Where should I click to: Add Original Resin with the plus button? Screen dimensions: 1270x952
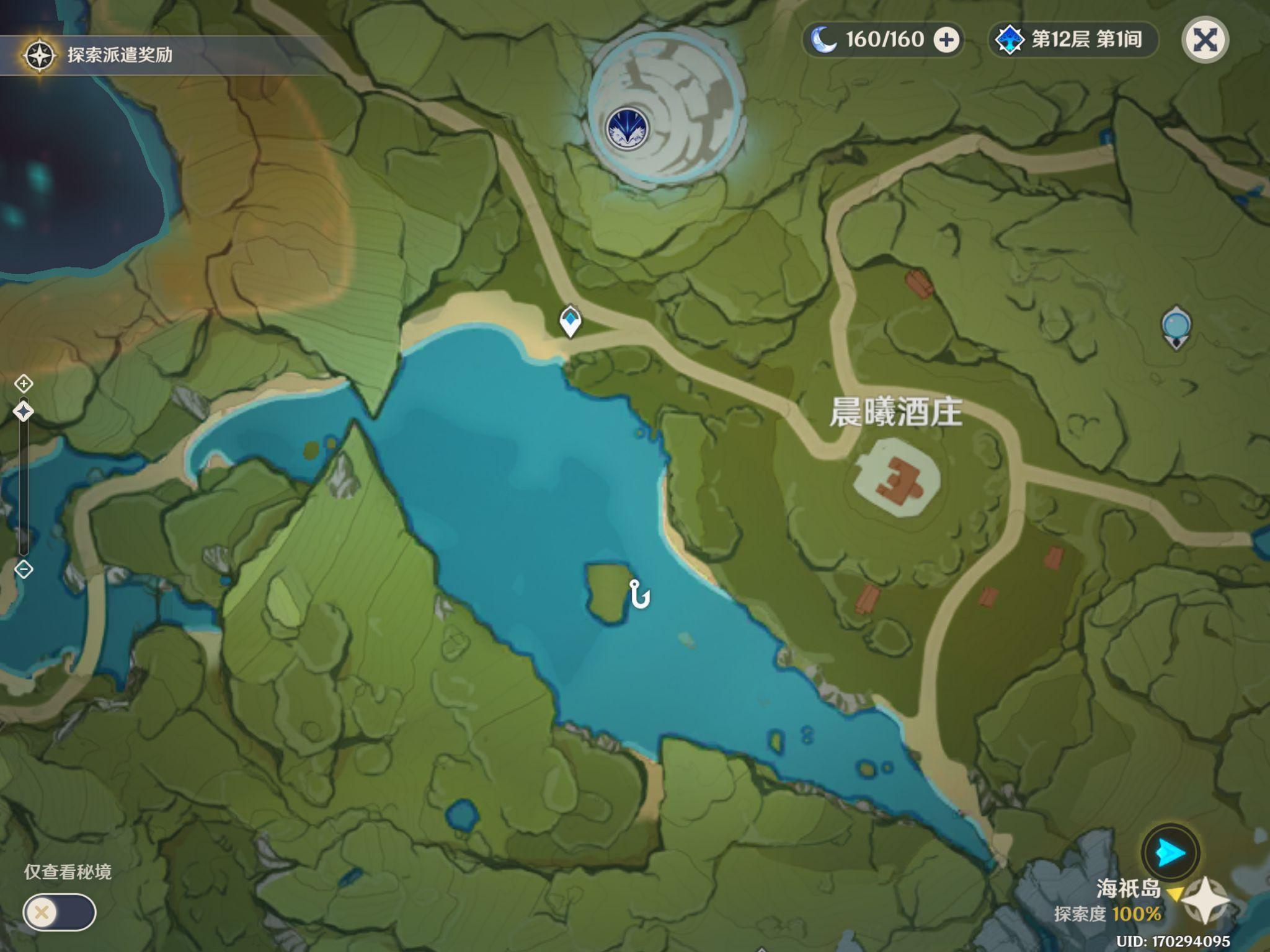[946, 40]
